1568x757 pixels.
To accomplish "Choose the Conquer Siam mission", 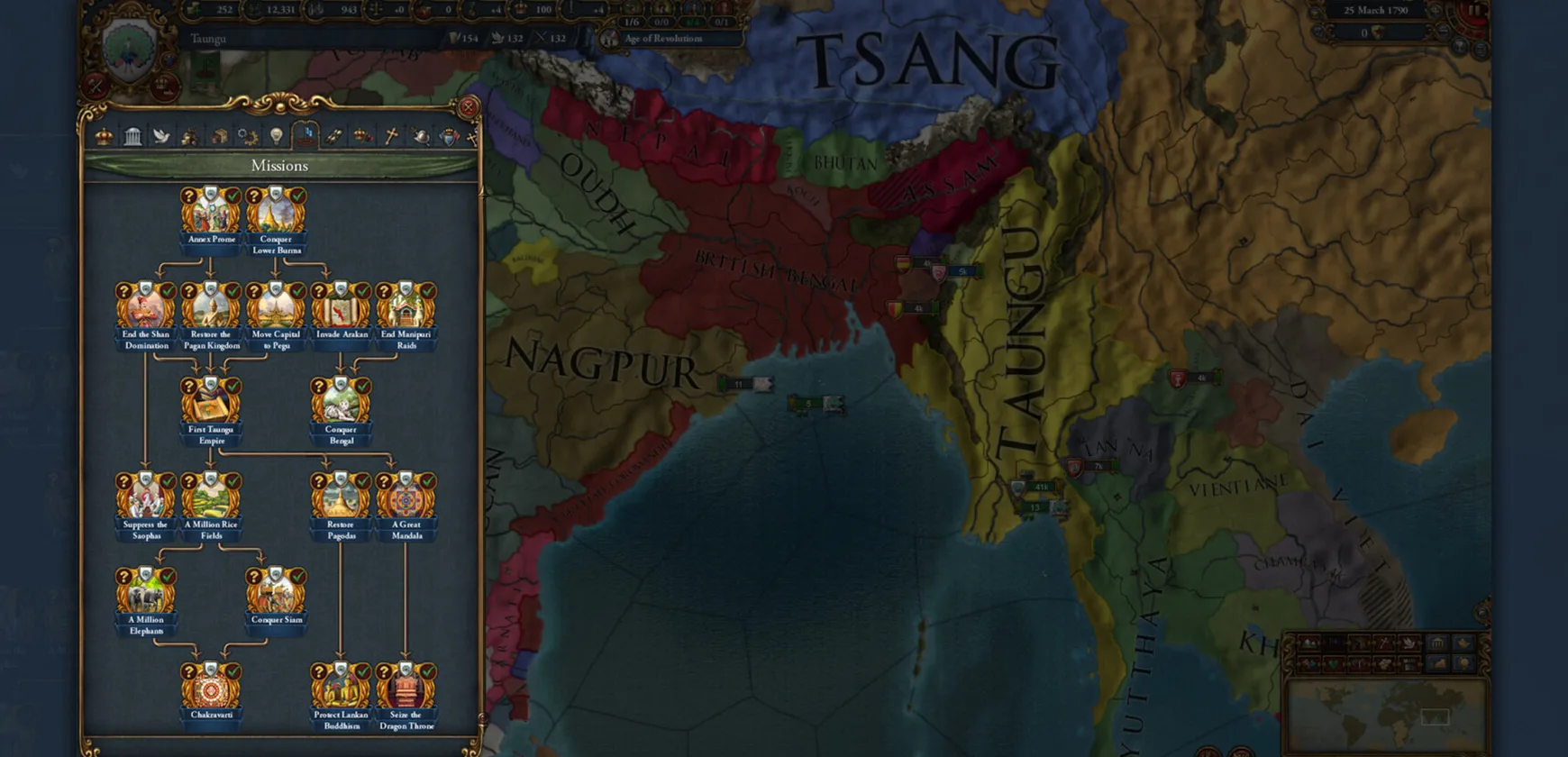I will (x=276, y=595).
